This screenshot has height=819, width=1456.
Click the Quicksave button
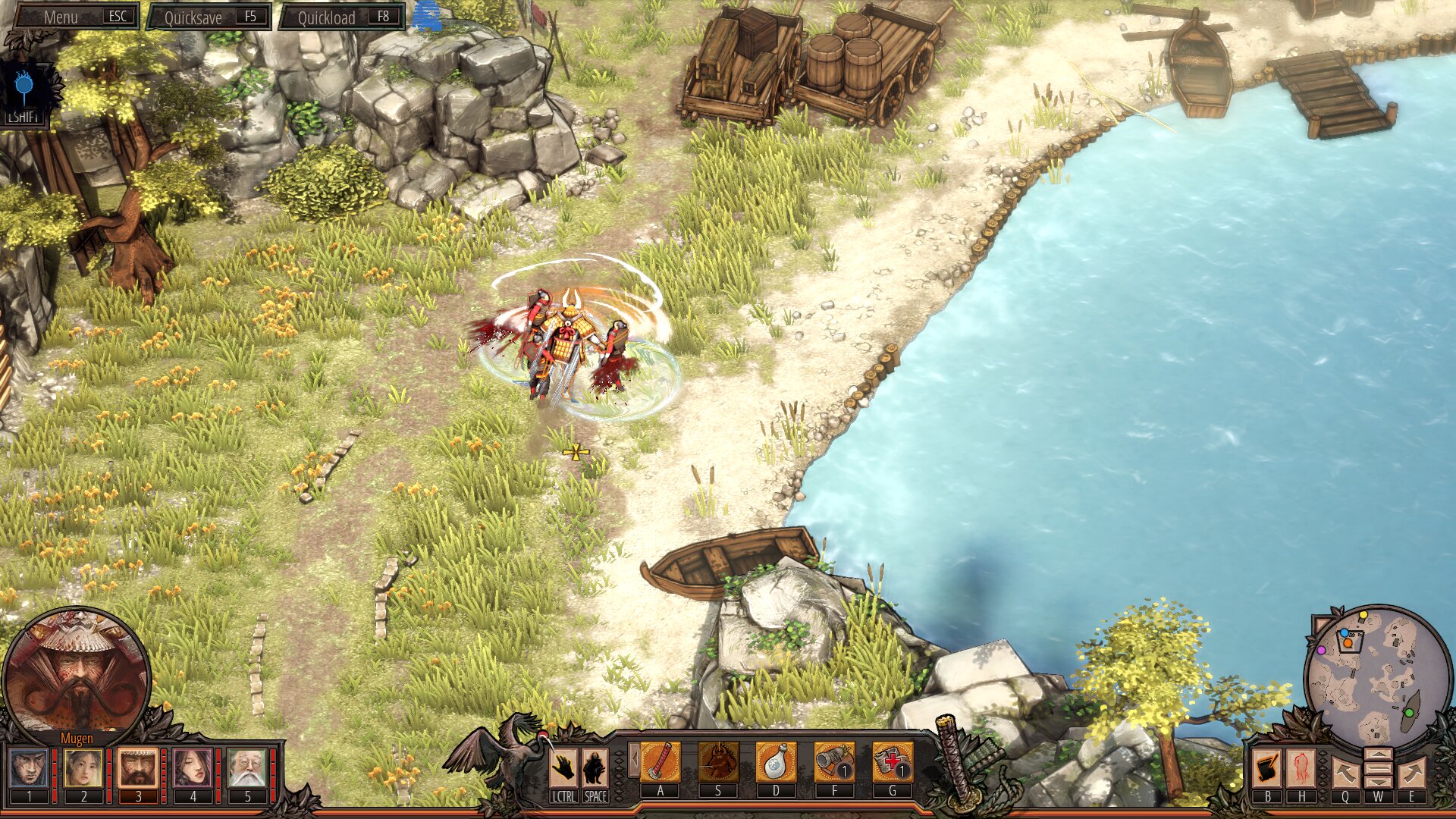click(209, 17)
